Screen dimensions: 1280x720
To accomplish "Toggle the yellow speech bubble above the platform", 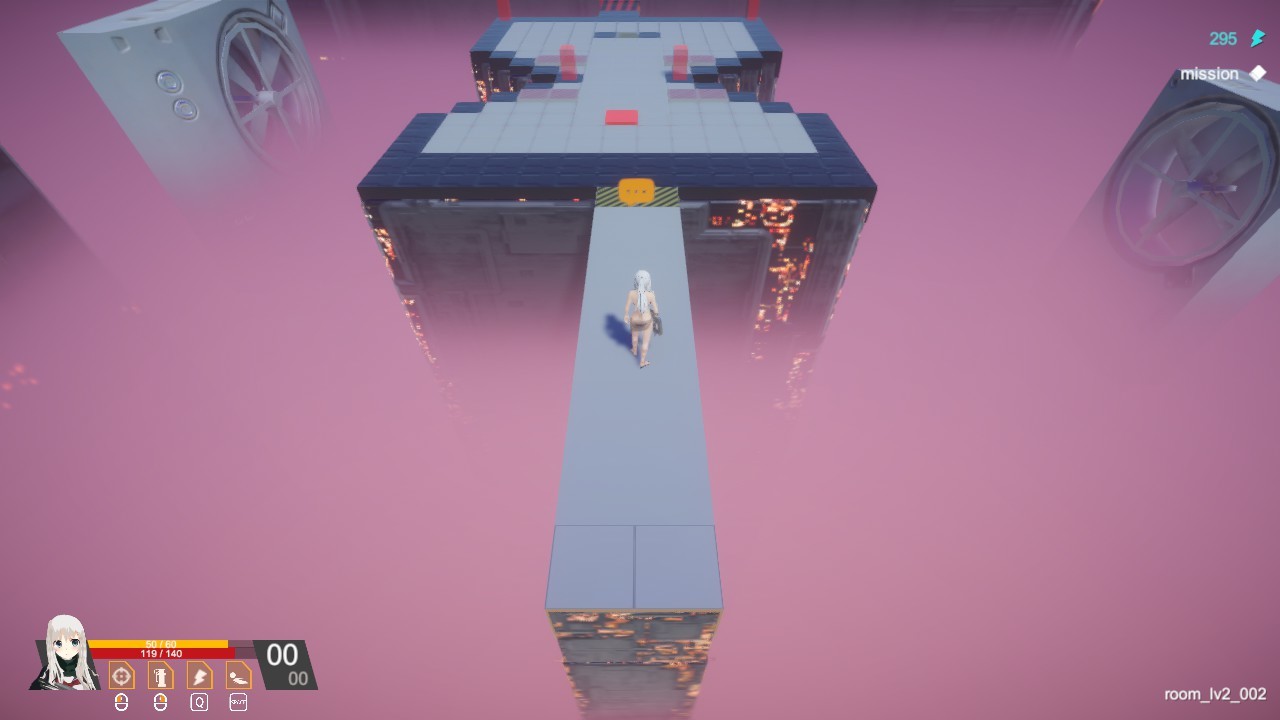I will pos(638,189).
